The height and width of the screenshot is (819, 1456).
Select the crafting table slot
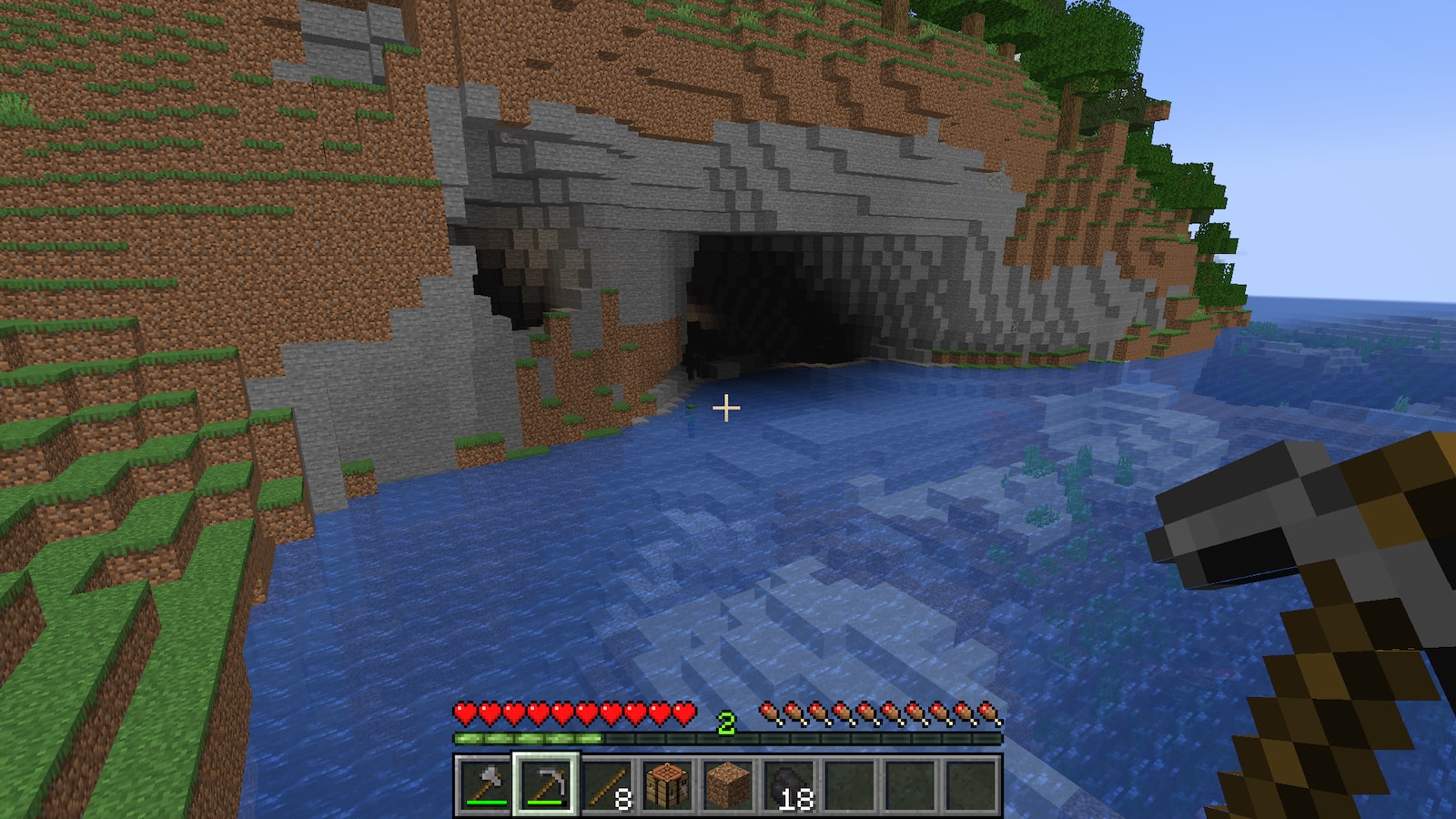[x=667, y=784]
